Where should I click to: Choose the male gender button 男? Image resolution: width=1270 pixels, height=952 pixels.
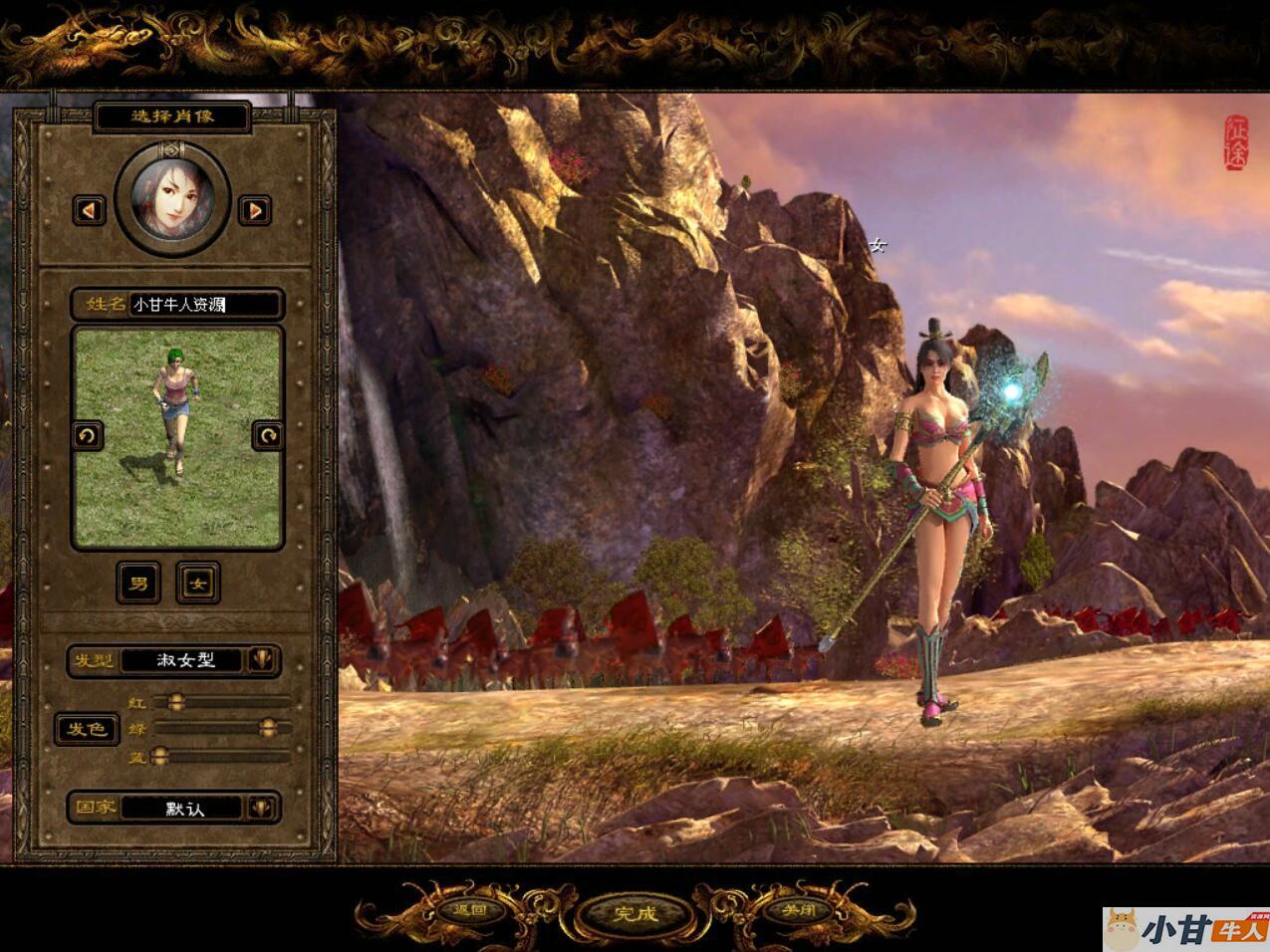click(138, 583)
